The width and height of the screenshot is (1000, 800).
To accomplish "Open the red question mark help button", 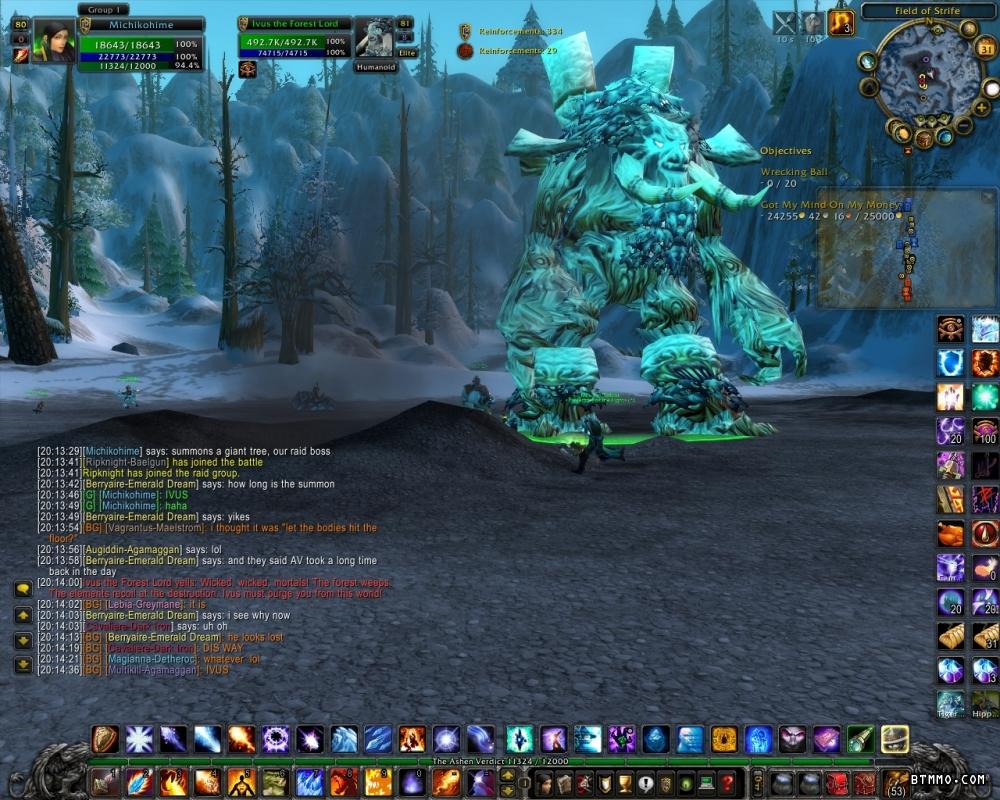I will 729,782.
